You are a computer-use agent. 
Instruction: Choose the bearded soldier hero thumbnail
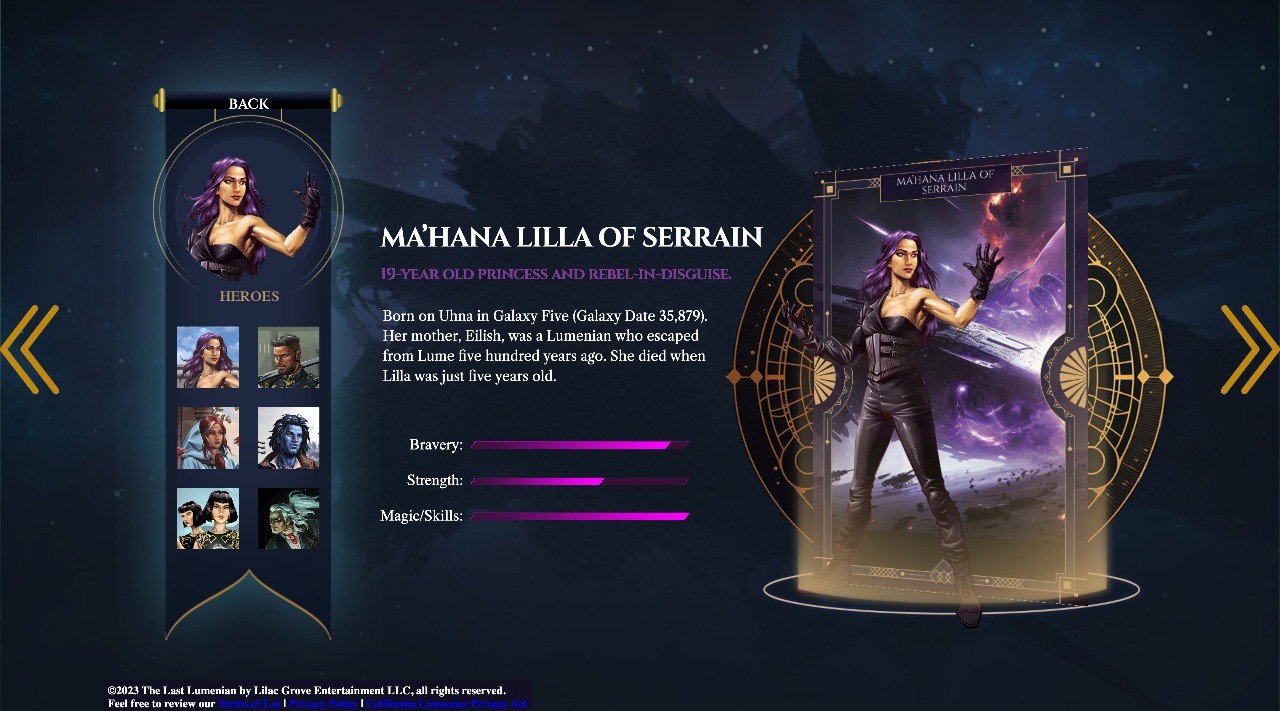(x=289, y=357)
